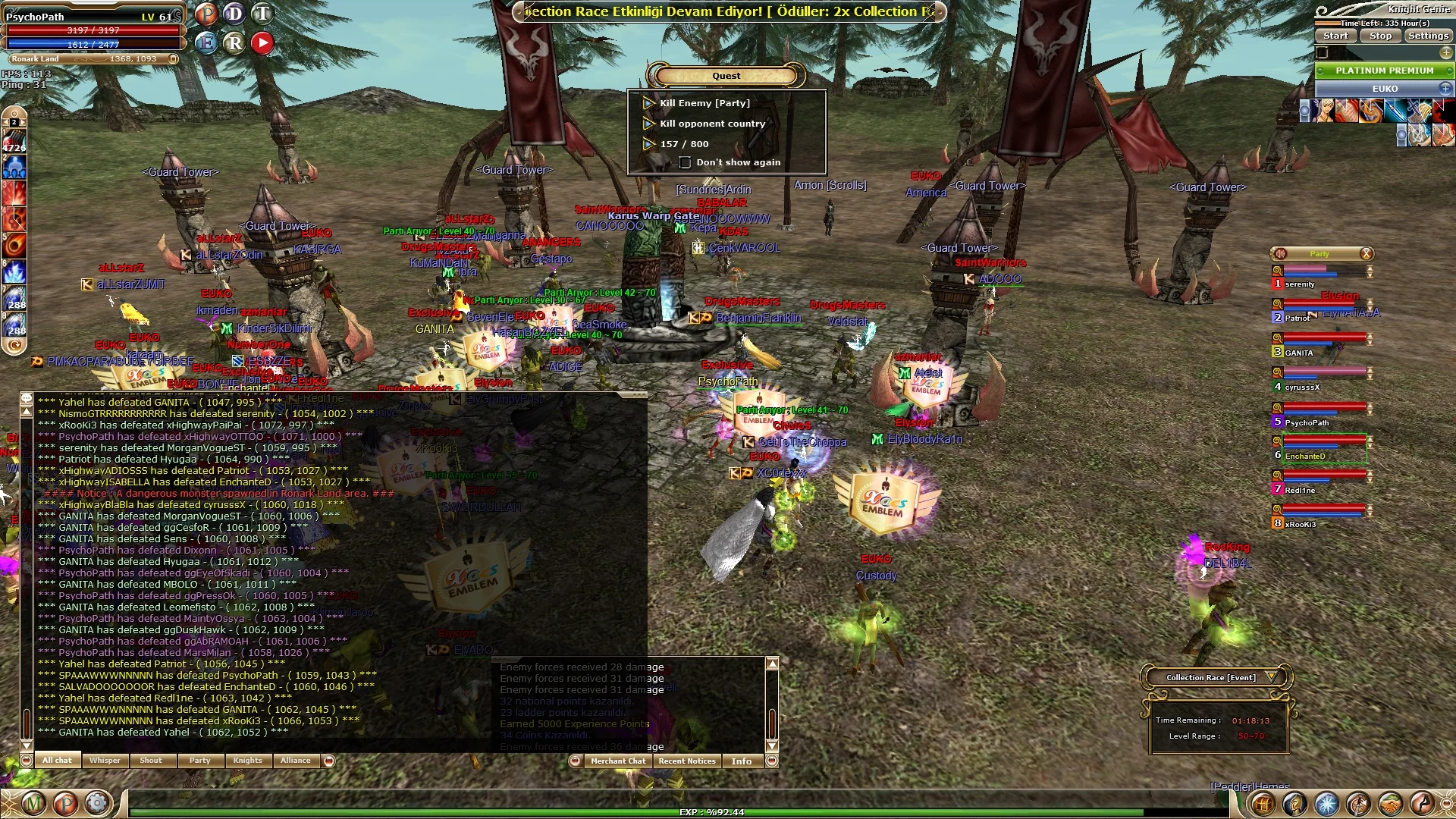Expand the Collection Race event dropdown
The width and height of the screenshot is (1456, 819).
tap(1272, 677)
